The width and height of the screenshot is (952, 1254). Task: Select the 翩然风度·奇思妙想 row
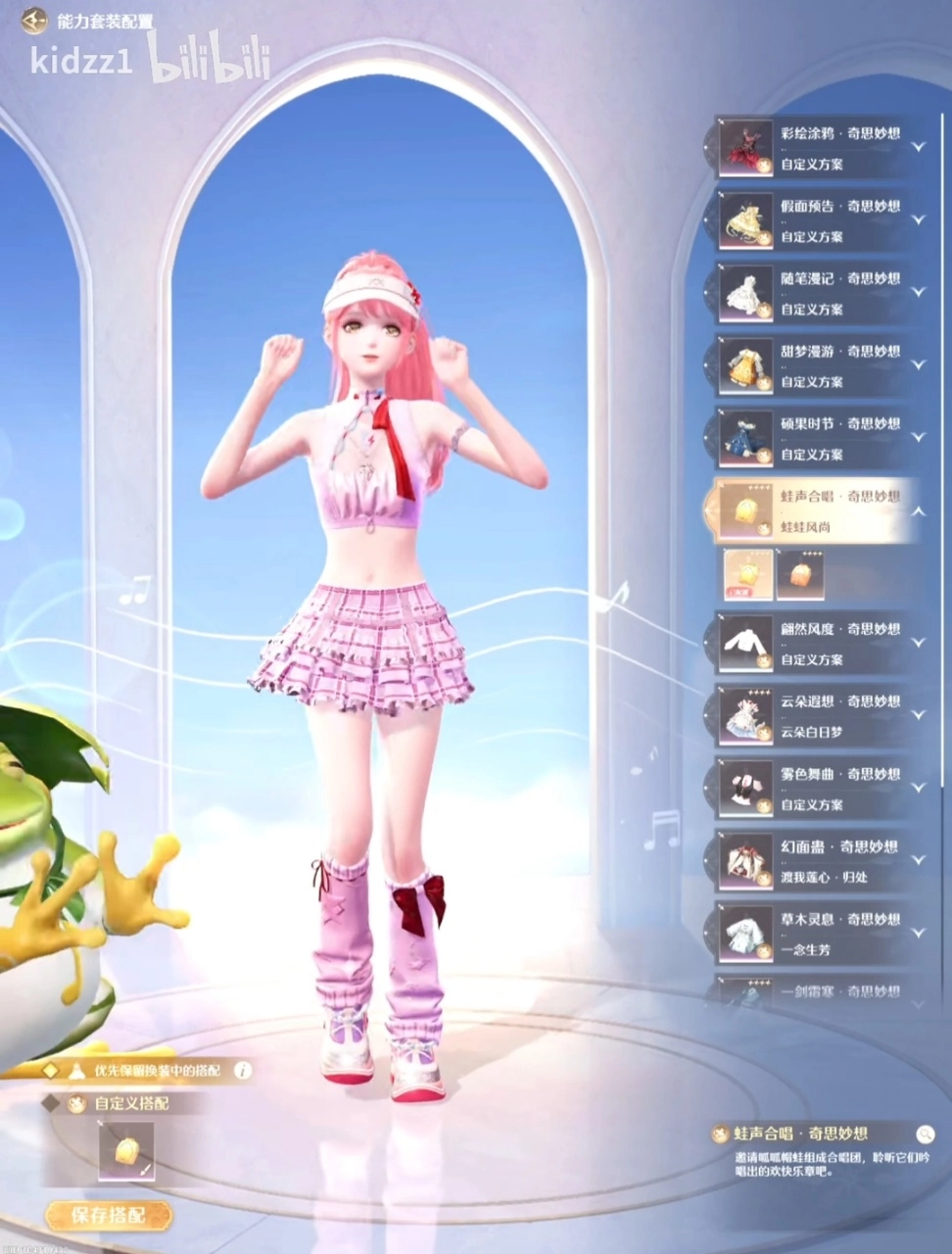pos(813,643)
